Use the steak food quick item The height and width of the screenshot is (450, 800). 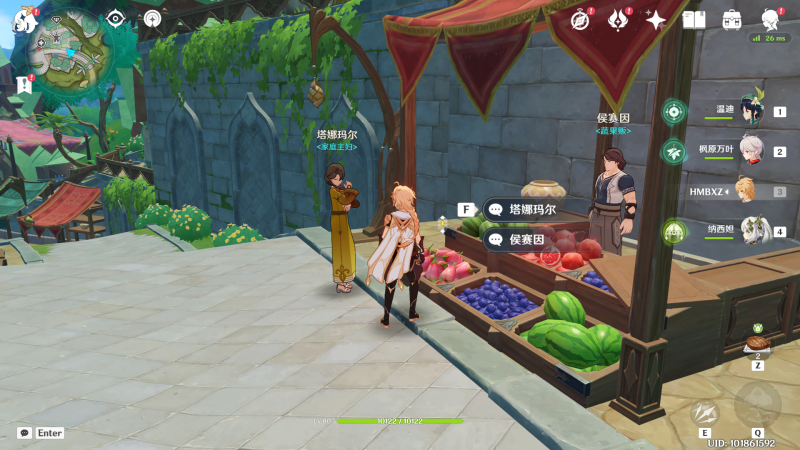tap(757, 342)
